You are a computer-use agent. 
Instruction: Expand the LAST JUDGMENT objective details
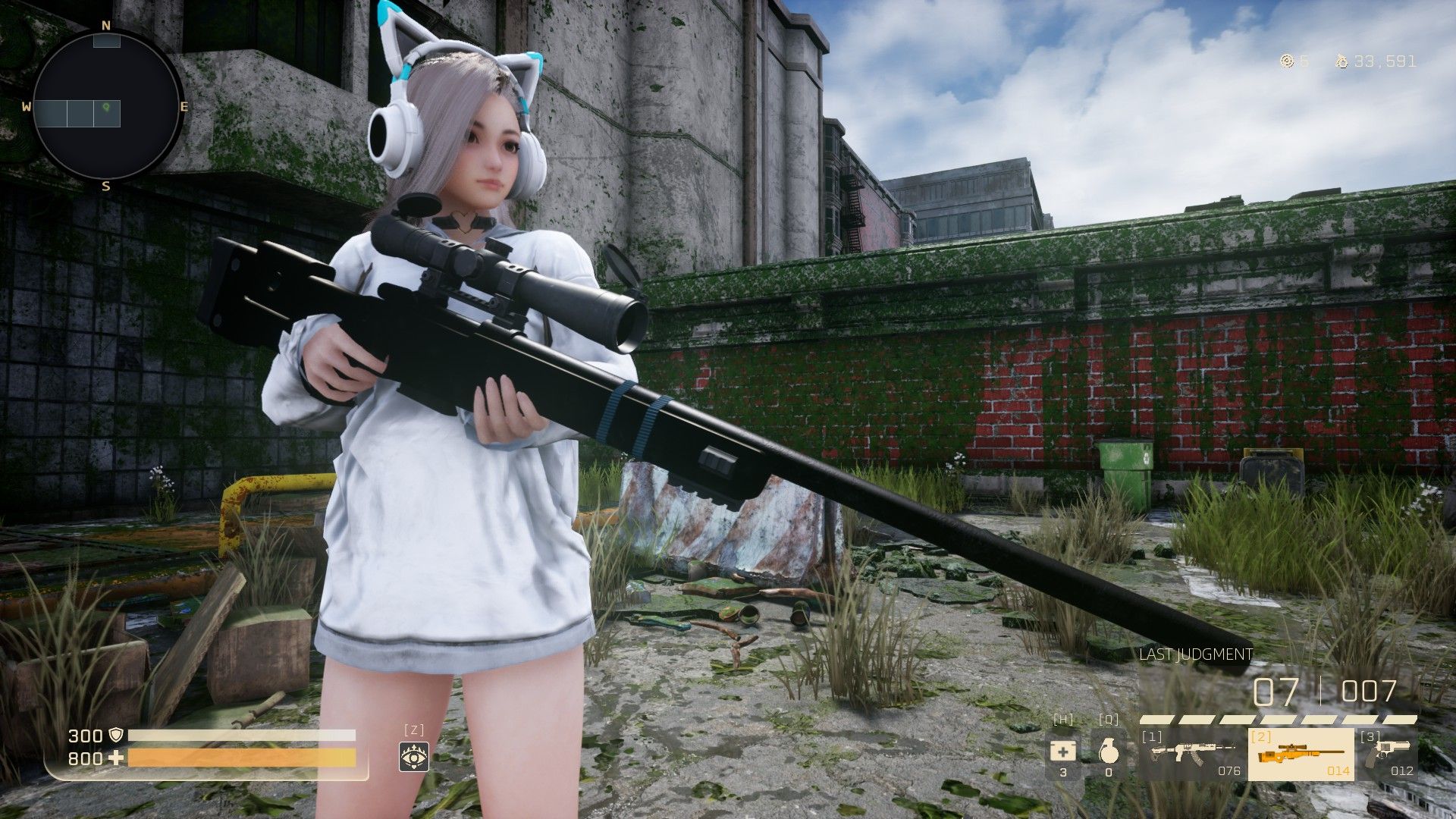pyautogui.click(x=1194, y=654)
